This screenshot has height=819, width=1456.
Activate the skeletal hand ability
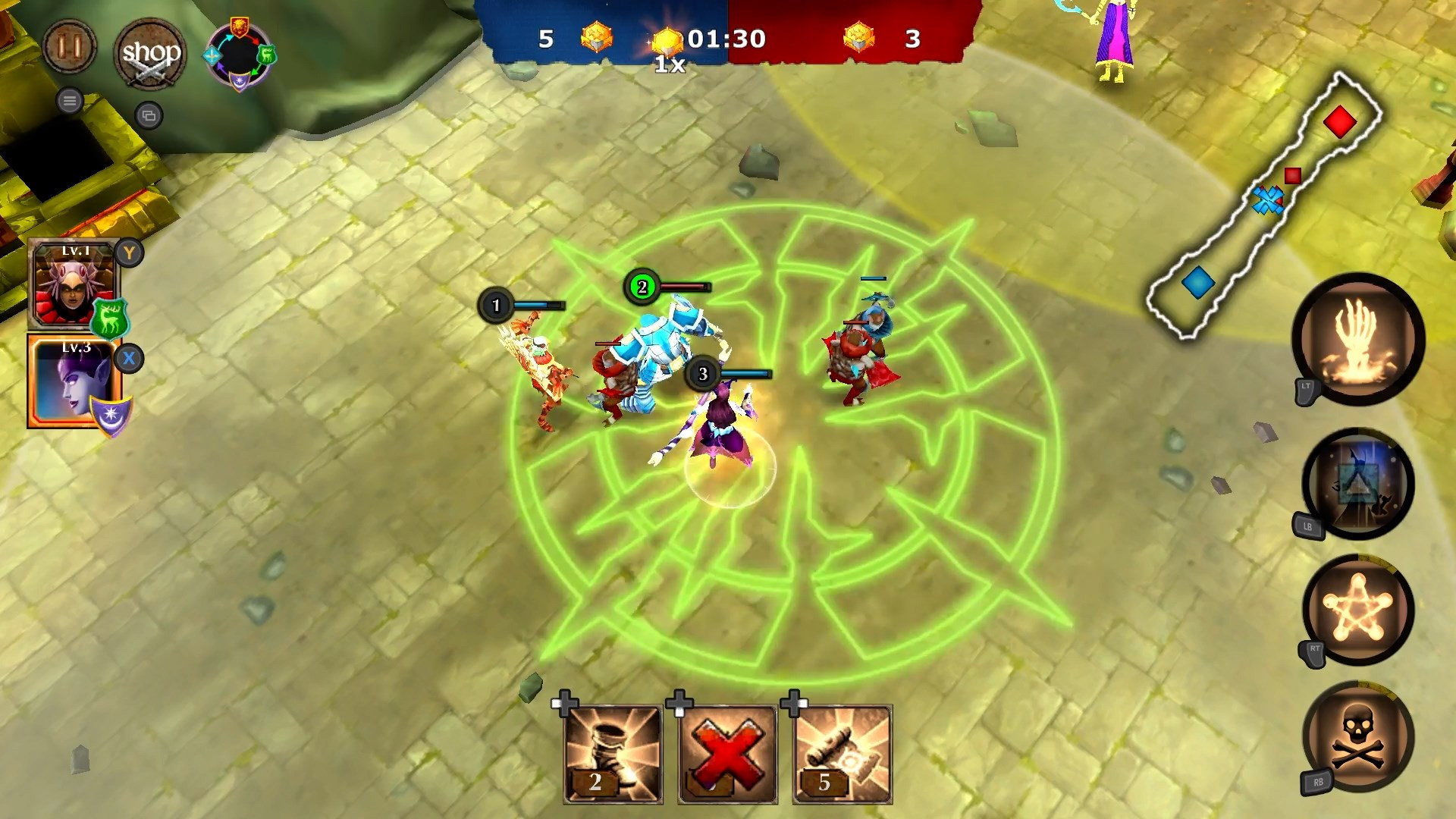1357,339
